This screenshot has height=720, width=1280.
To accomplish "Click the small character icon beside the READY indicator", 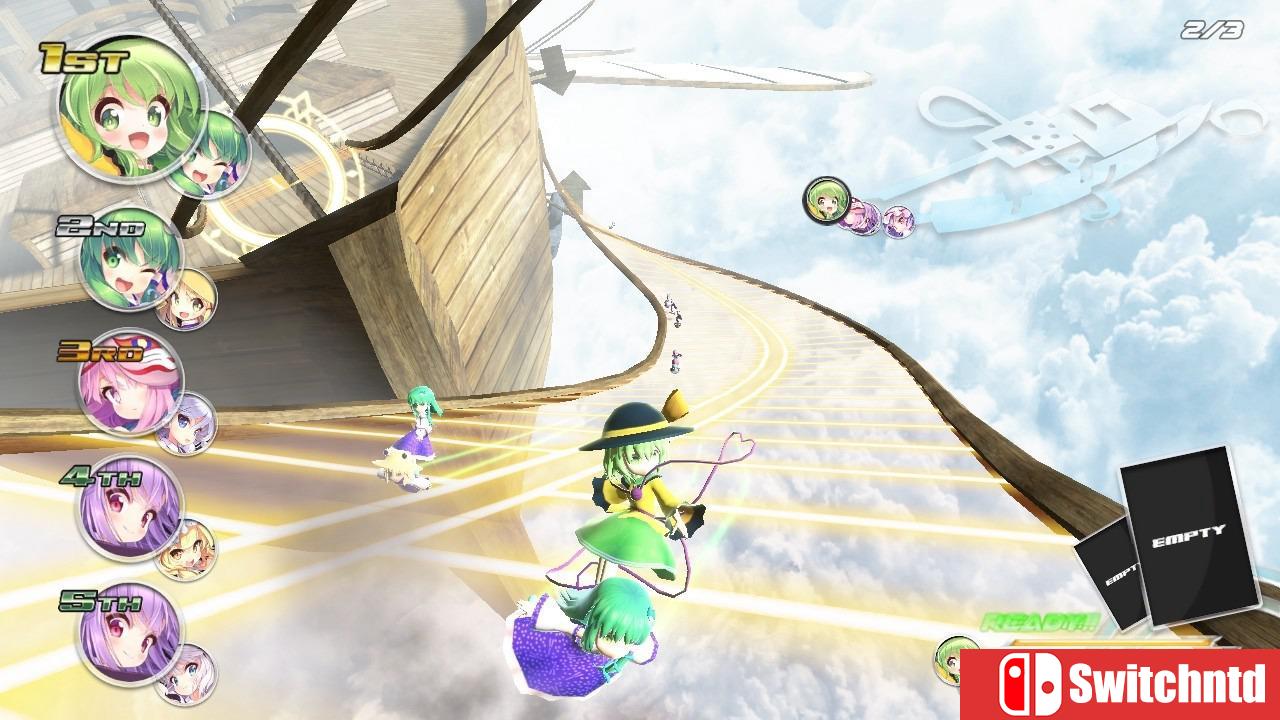I will 948,660.
